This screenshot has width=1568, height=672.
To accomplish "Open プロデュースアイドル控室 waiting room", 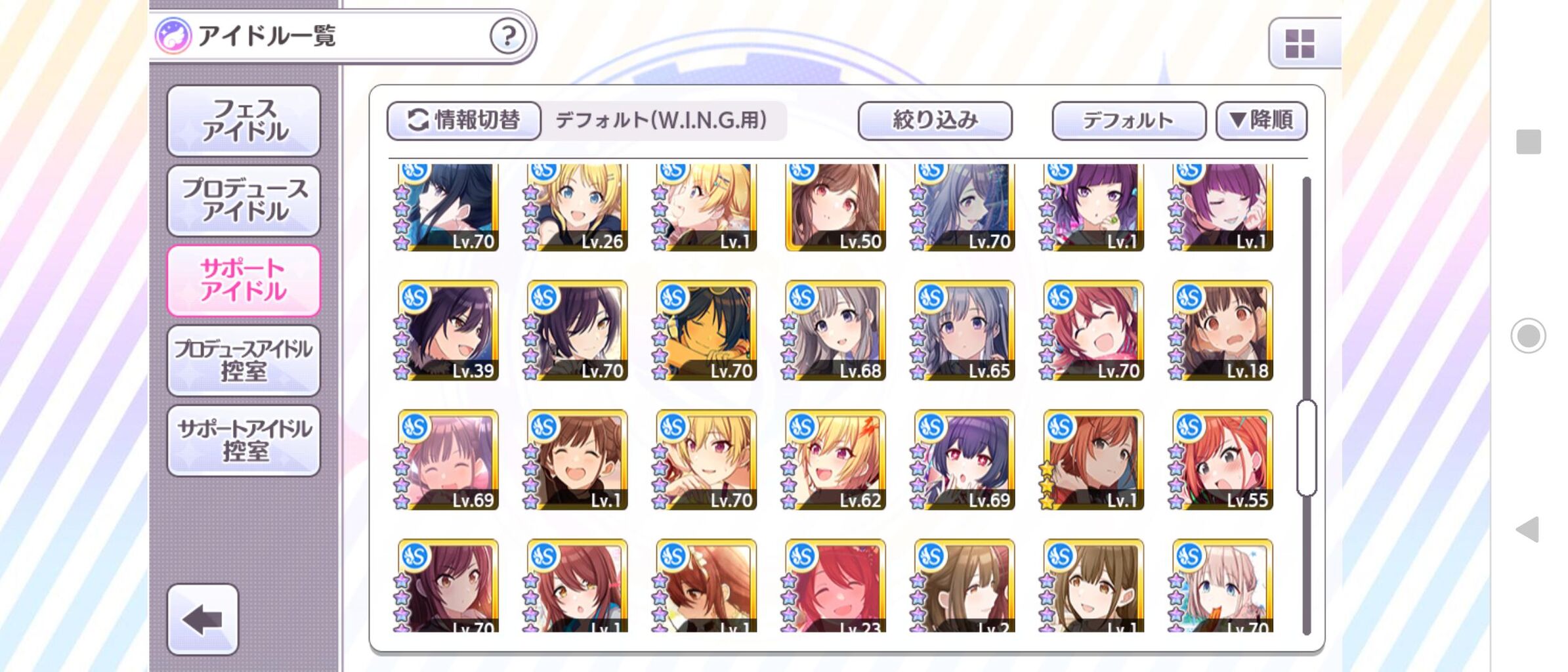I will point(244,359).
